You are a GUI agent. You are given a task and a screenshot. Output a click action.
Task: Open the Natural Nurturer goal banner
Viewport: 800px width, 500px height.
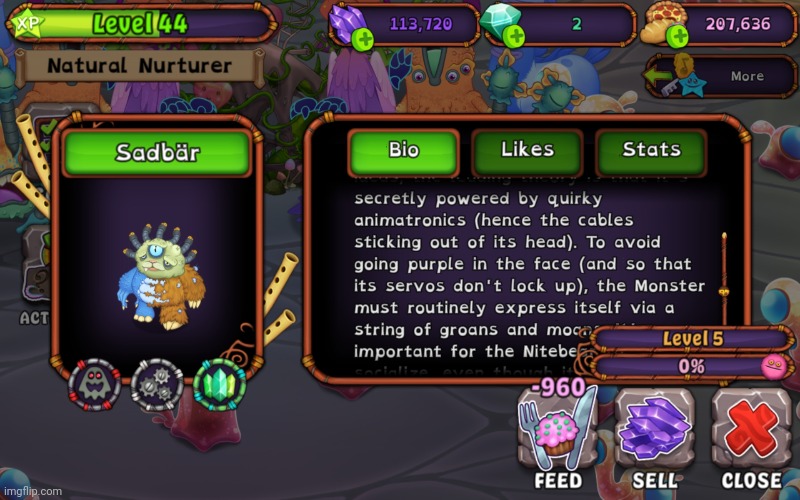point(140,67)
